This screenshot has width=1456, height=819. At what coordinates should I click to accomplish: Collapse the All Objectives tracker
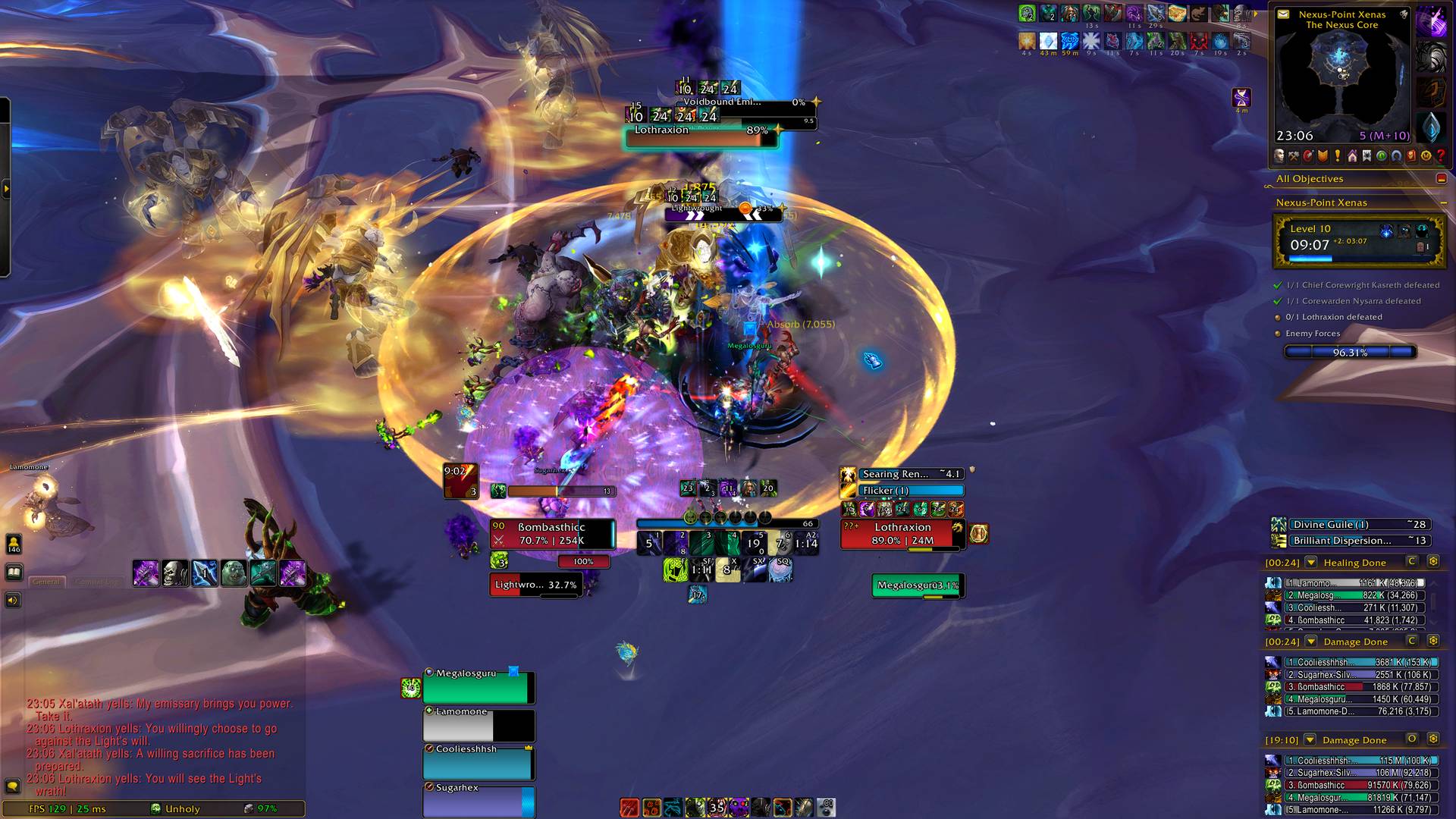pyautogui.click(x=1441, y=179)
